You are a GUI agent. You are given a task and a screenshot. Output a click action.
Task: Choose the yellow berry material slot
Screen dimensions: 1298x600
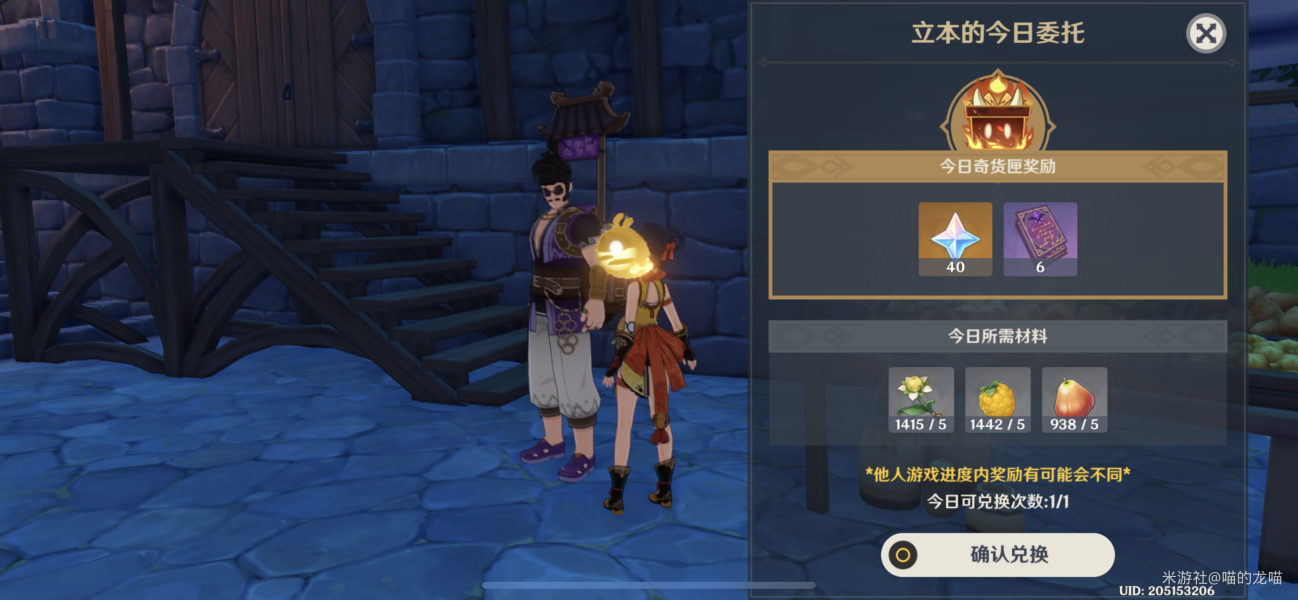(997, 400)
